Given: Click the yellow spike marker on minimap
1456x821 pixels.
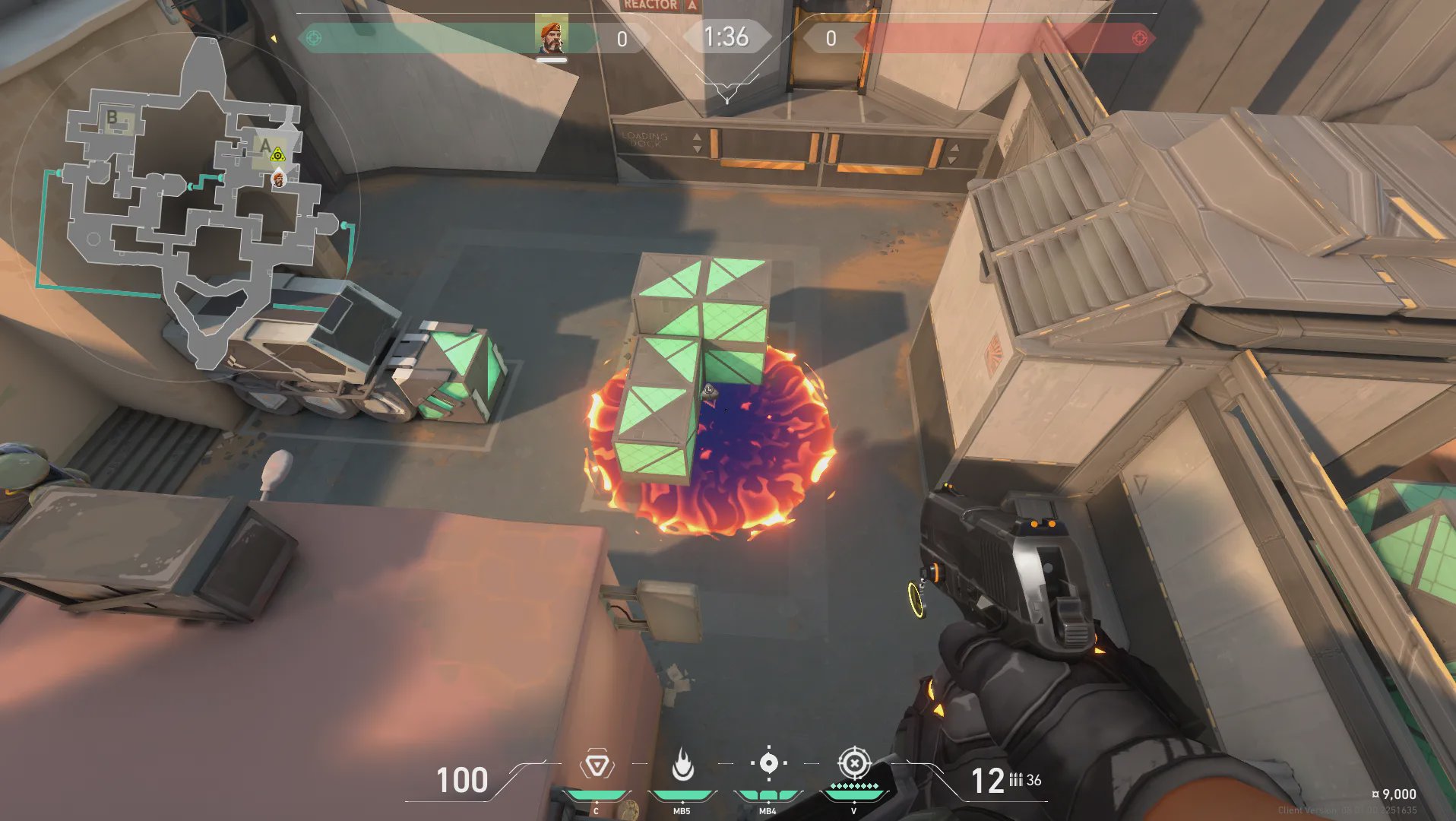Looking at the screenshot, I should coord(278,155).
